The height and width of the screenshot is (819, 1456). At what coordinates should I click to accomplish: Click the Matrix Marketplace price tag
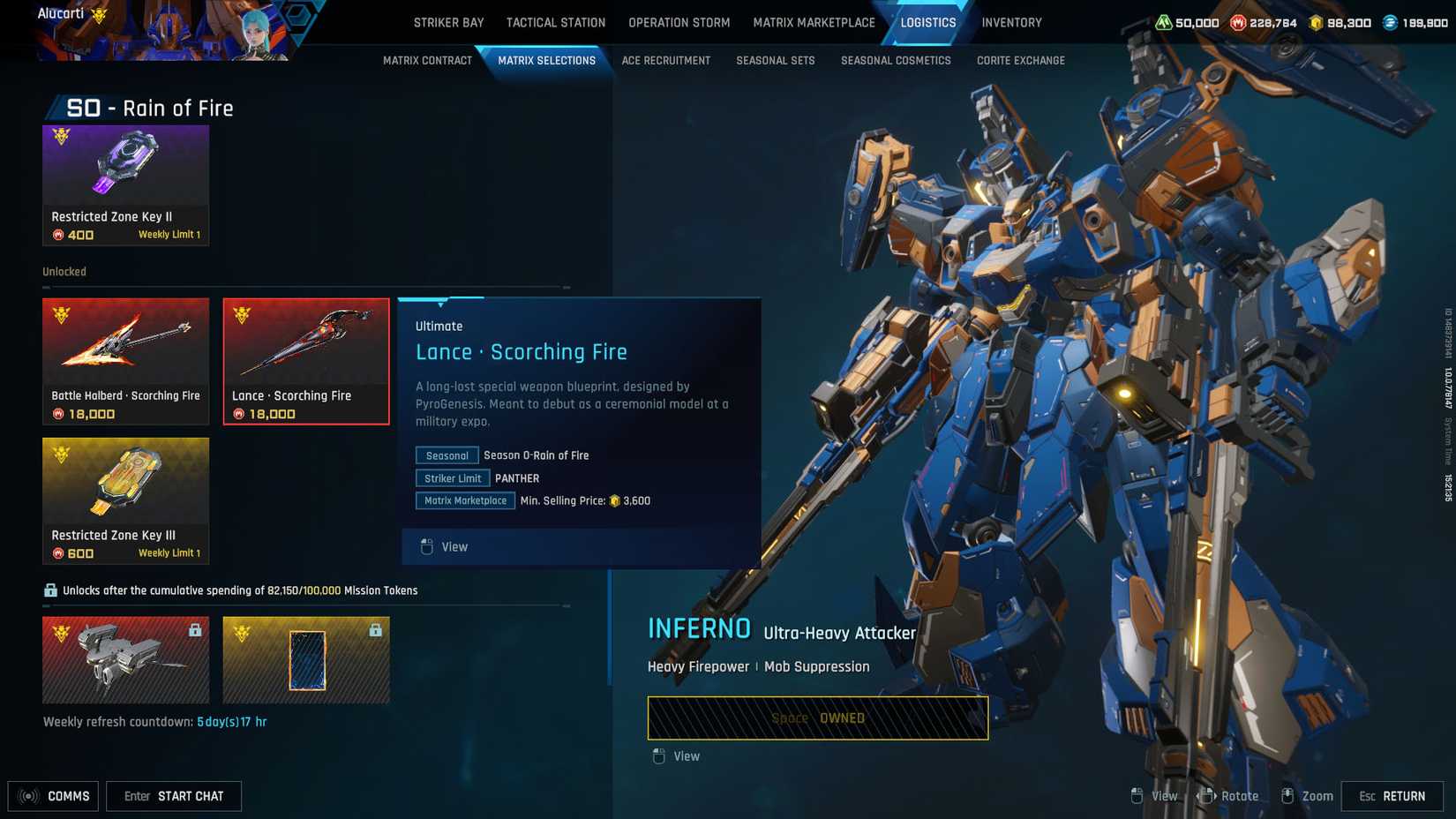pos(465,500)
